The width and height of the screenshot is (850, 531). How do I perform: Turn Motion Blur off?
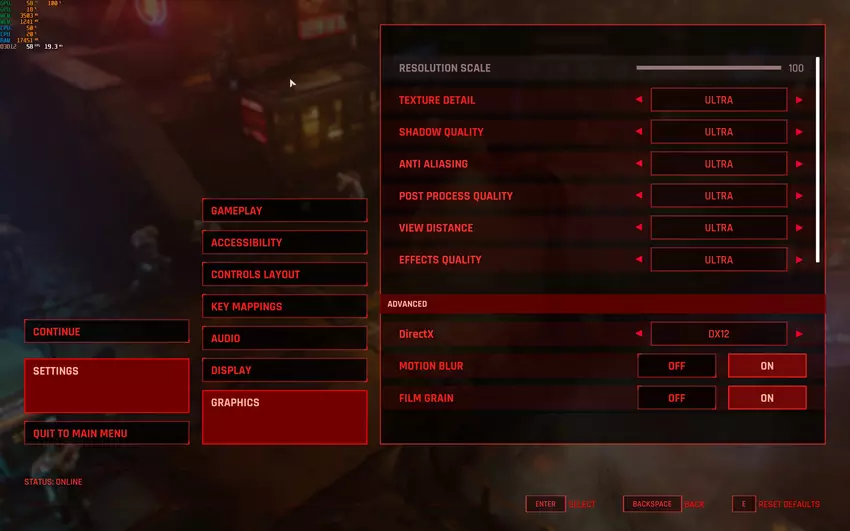coord(676,366)
